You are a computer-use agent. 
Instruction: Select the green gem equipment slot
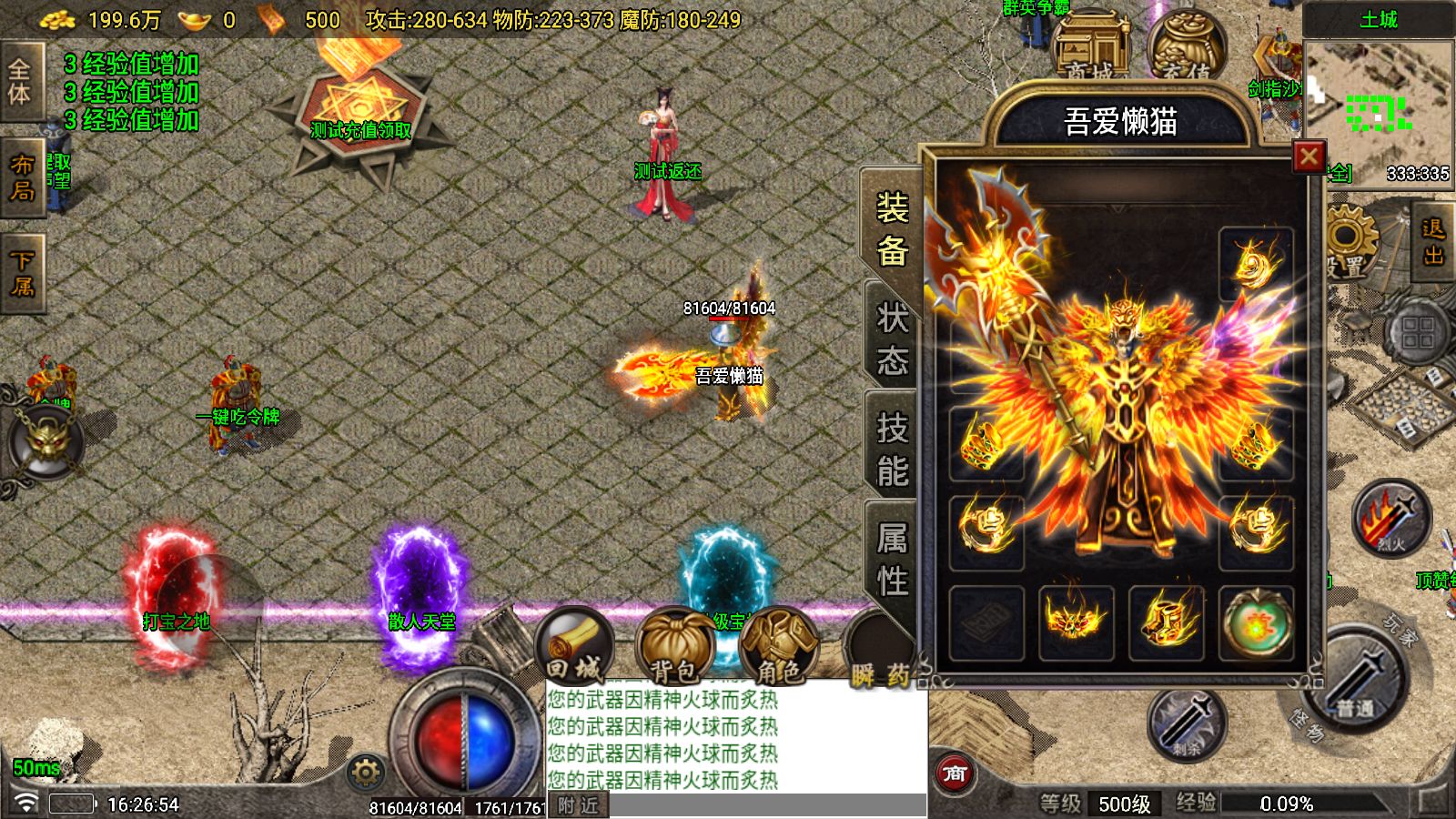[x=1256, y=623]
